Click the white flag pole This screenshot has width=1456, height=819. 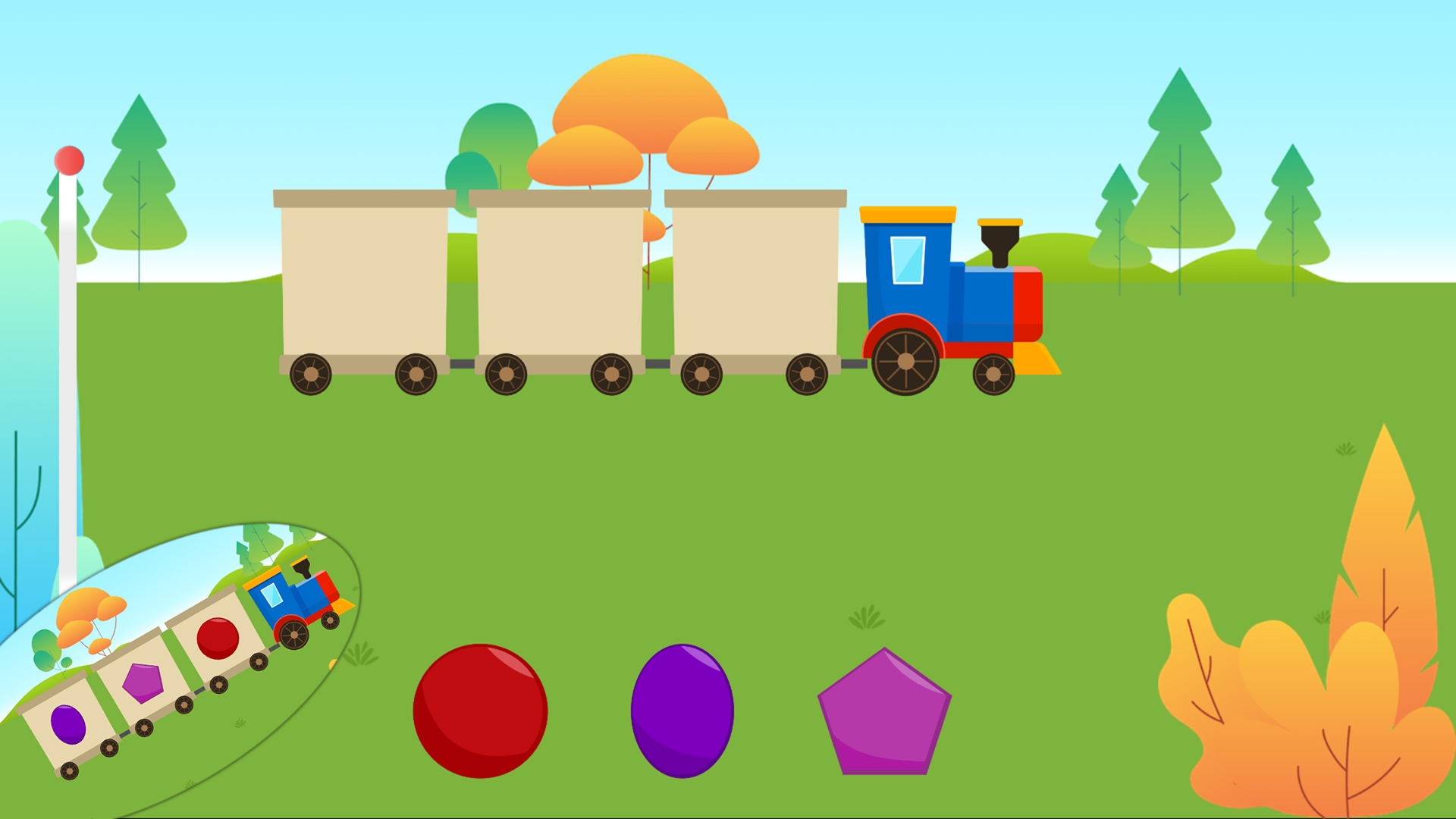point(69,379)
